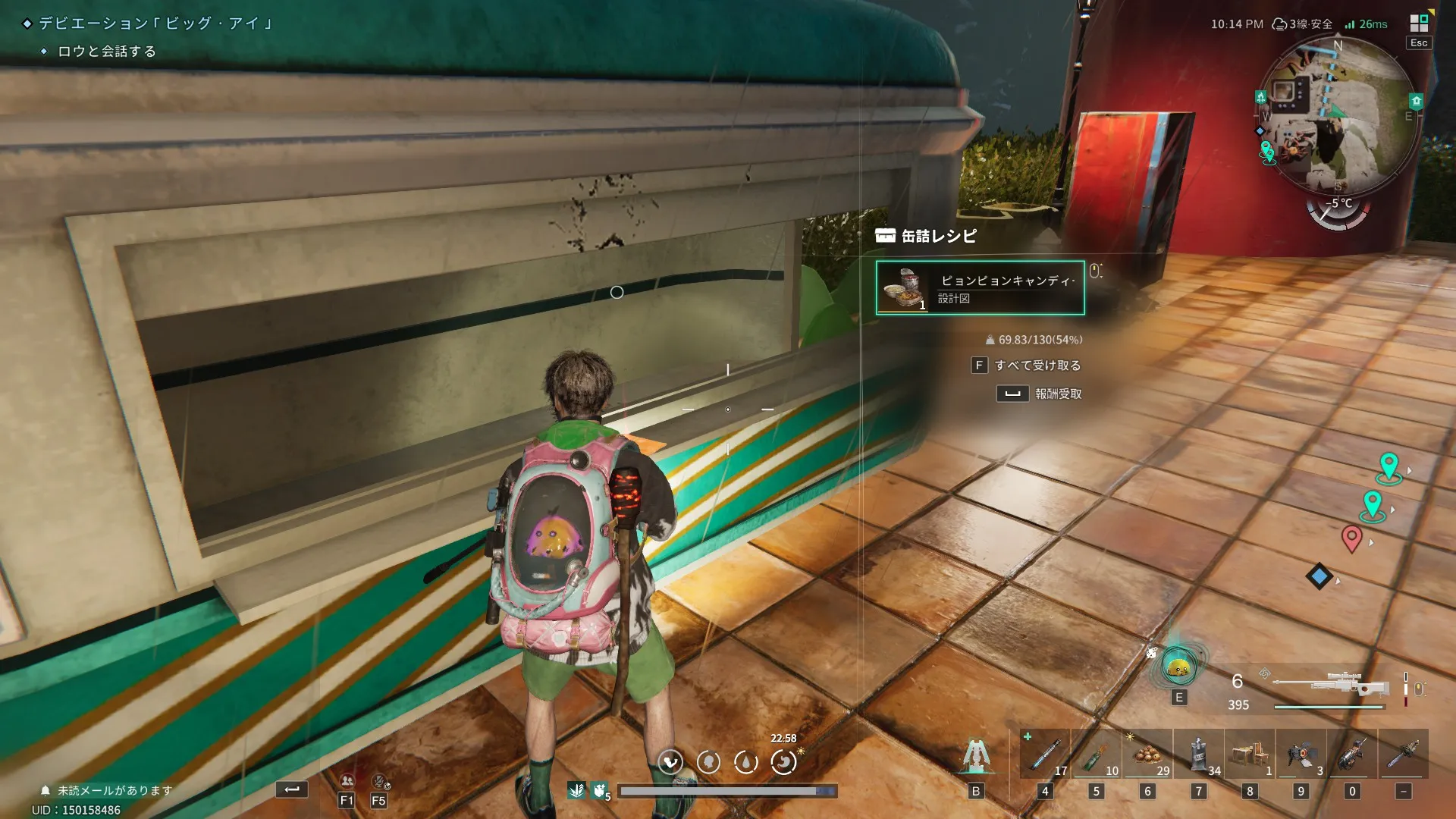Viewport: 1456px width, 819px height.
Task: Select the green bottle hotbar slot
Action: (x=1096, y=755)
